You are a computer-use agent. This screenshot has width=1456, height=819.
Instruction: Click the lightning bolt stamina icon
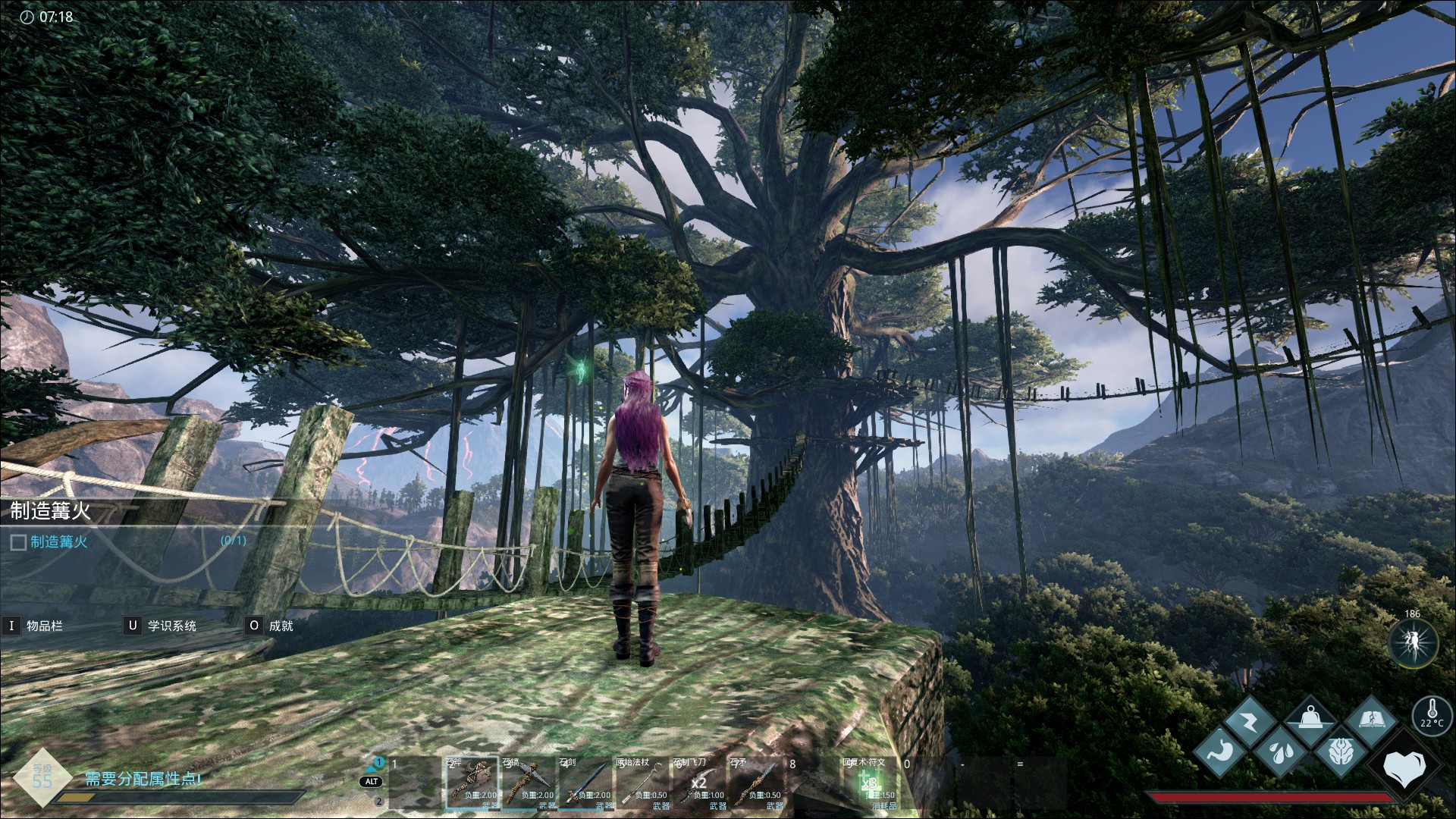pyautogui.click(x=1249, y=721)
